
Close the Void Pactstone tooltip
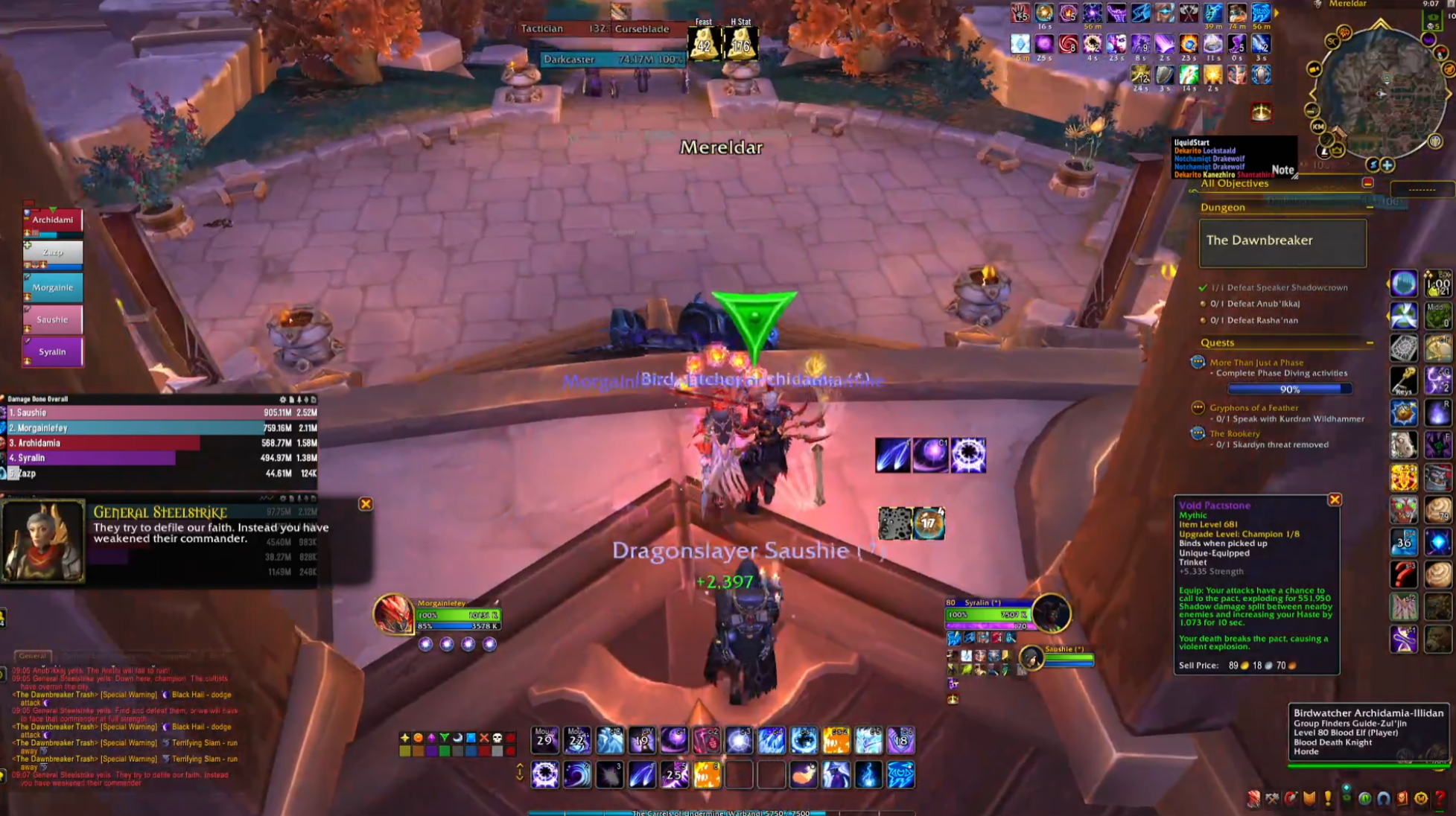(x=1334, y=500)
